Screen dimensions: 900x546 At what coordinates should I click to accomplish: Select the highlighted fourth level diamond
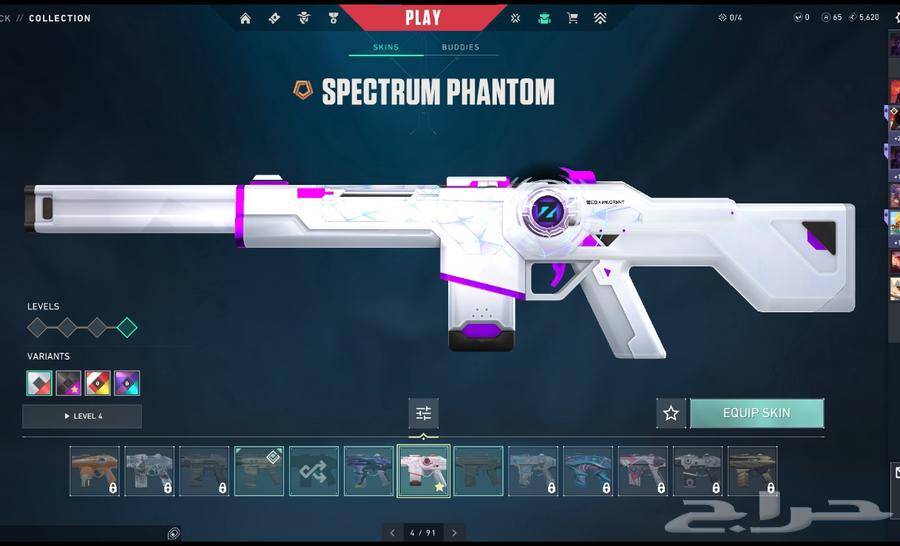(127, 327)
